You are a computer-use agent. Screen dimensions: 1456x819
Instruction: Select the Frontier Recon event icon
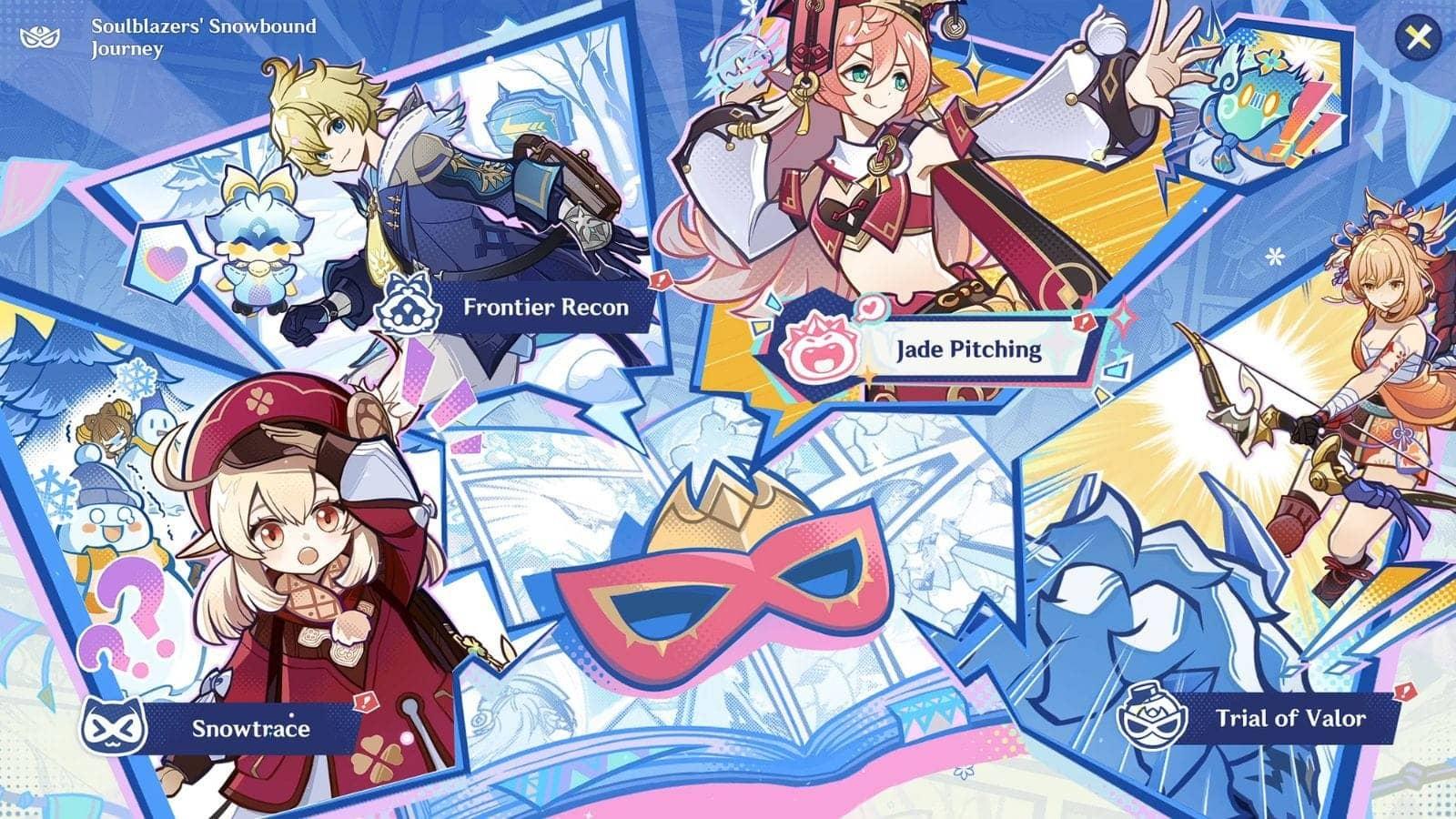pos(409,300)
